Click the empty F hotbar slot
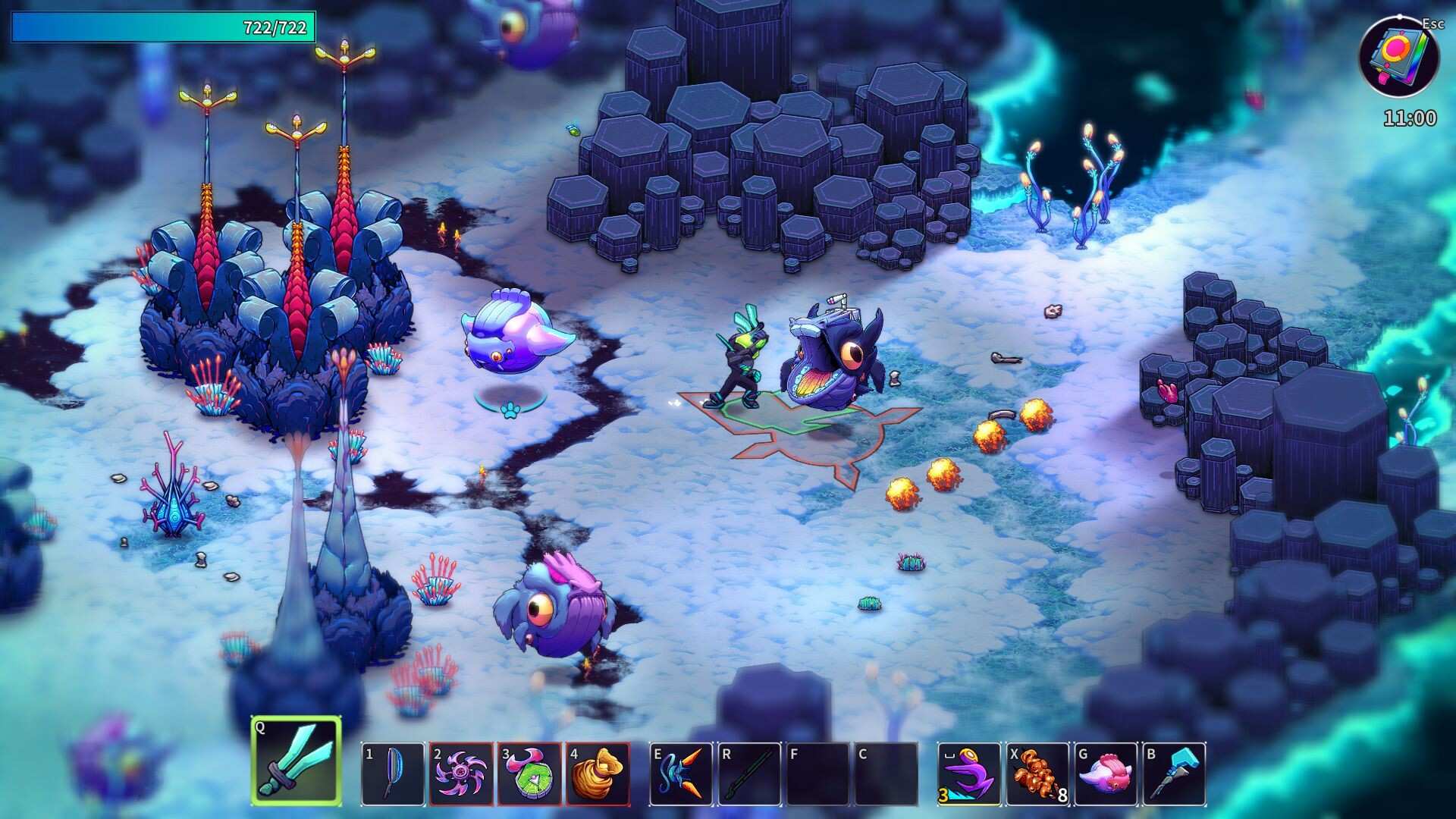This screenshot has width=1456, height=819. point(815,775)
